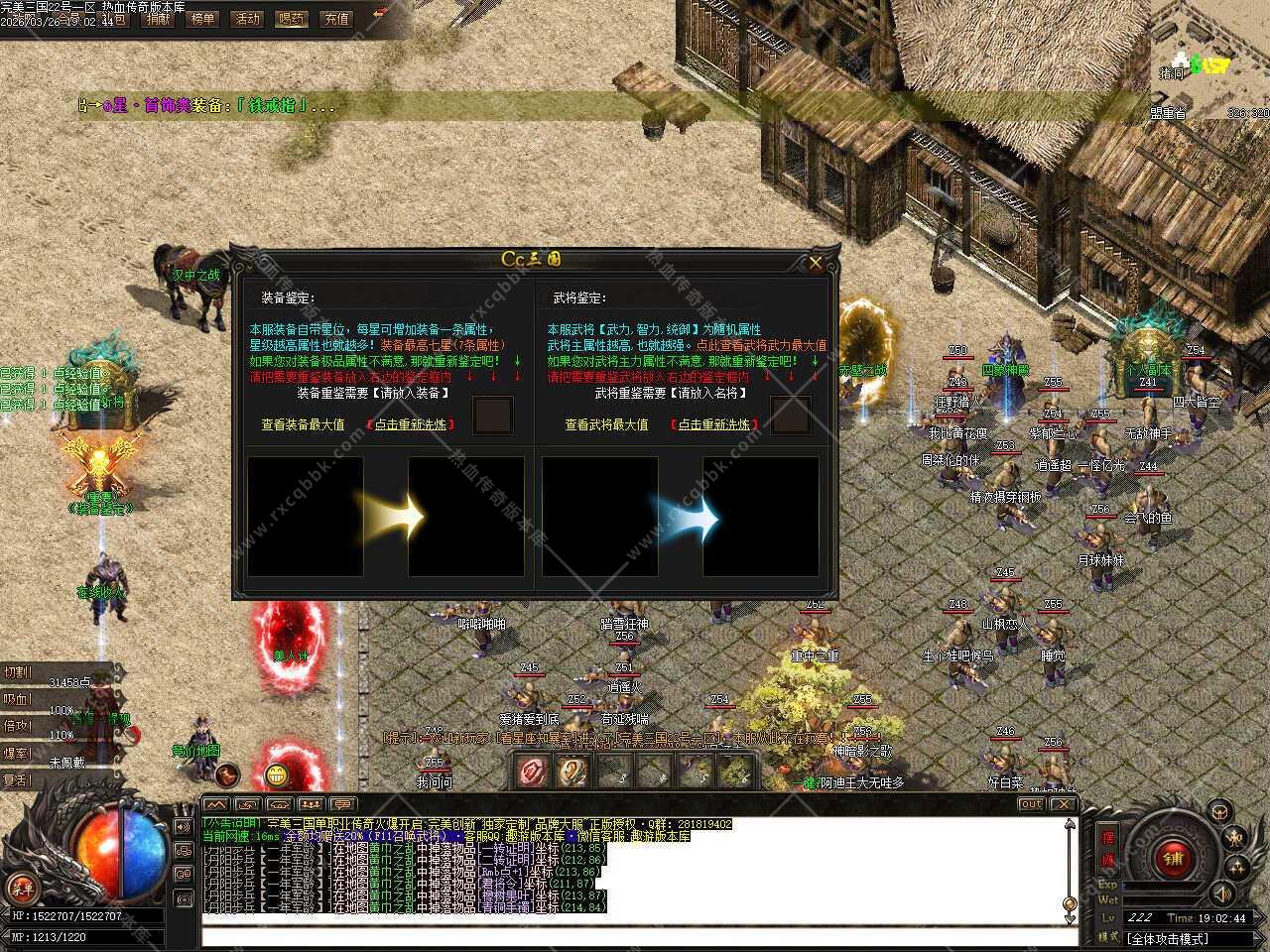The width and height of the screenshot is (1270, 952).
Task: Click the general 点击重新洗炼 button
Action: 714,424
